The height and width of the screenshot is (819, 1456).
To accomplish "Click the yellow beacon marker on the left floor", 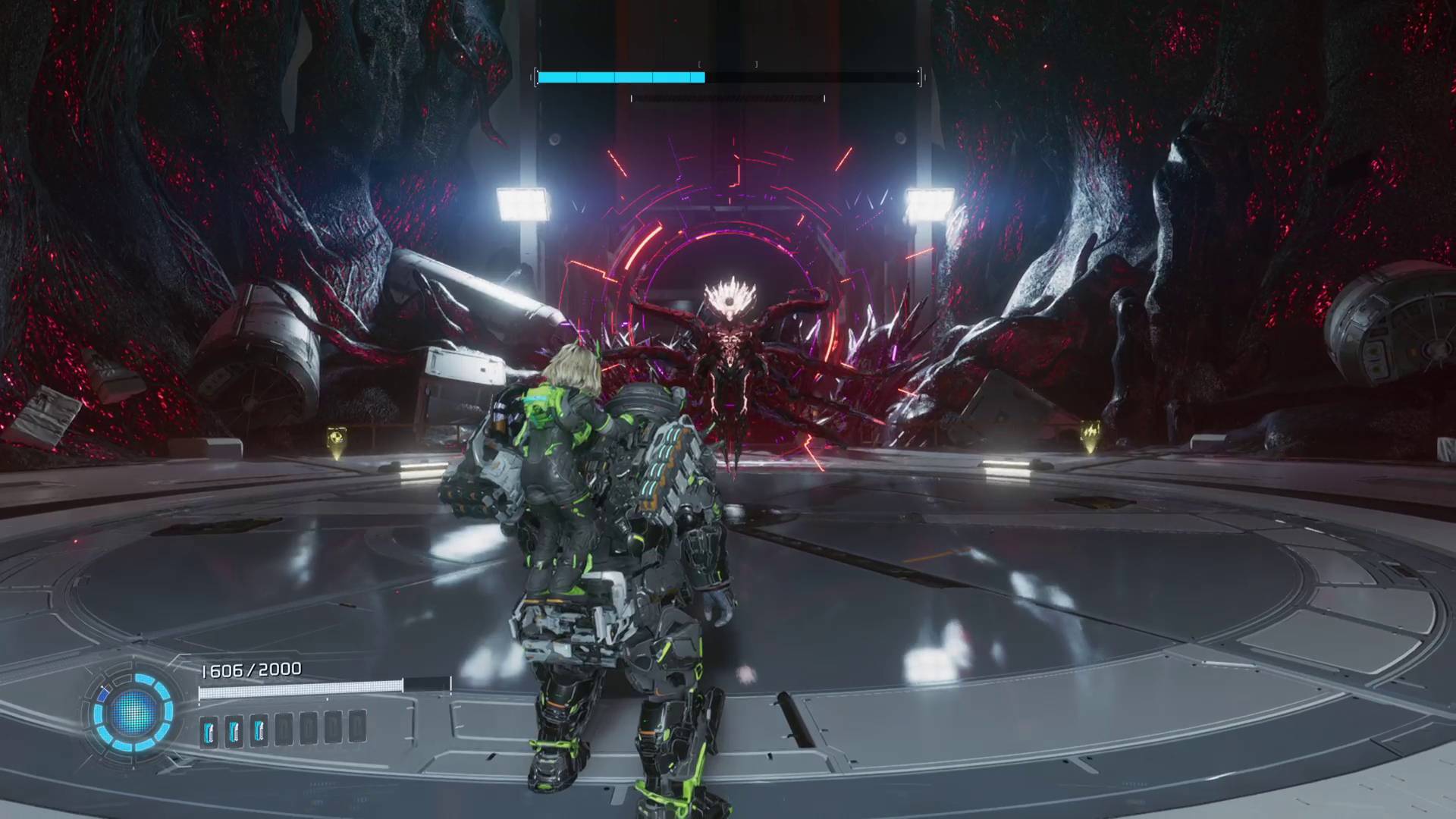I will [x=335, y=438].
